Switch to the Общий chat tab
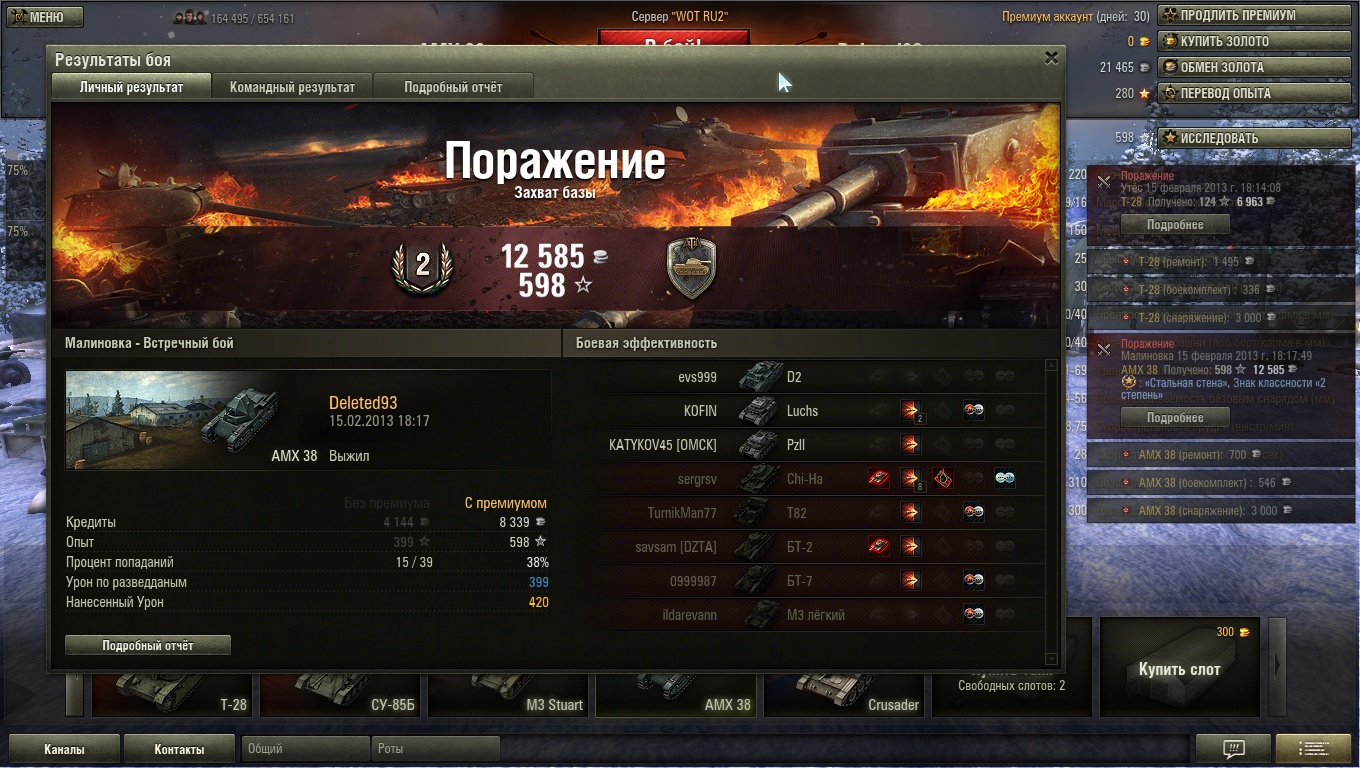 coord(304,749)
